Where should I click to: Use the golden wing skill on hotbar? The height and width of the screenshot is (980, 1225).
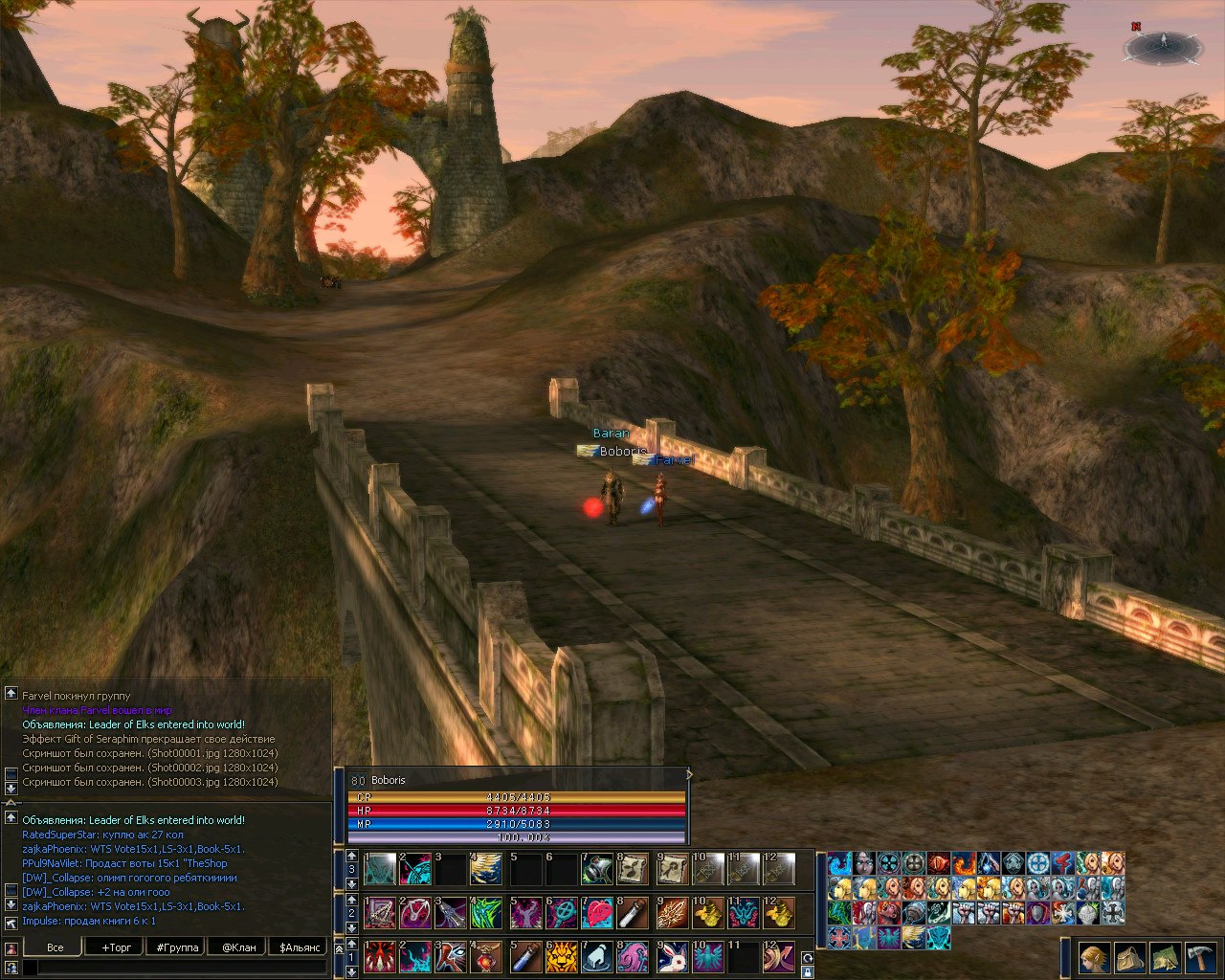pyautogui.click(x=487, y=870)
